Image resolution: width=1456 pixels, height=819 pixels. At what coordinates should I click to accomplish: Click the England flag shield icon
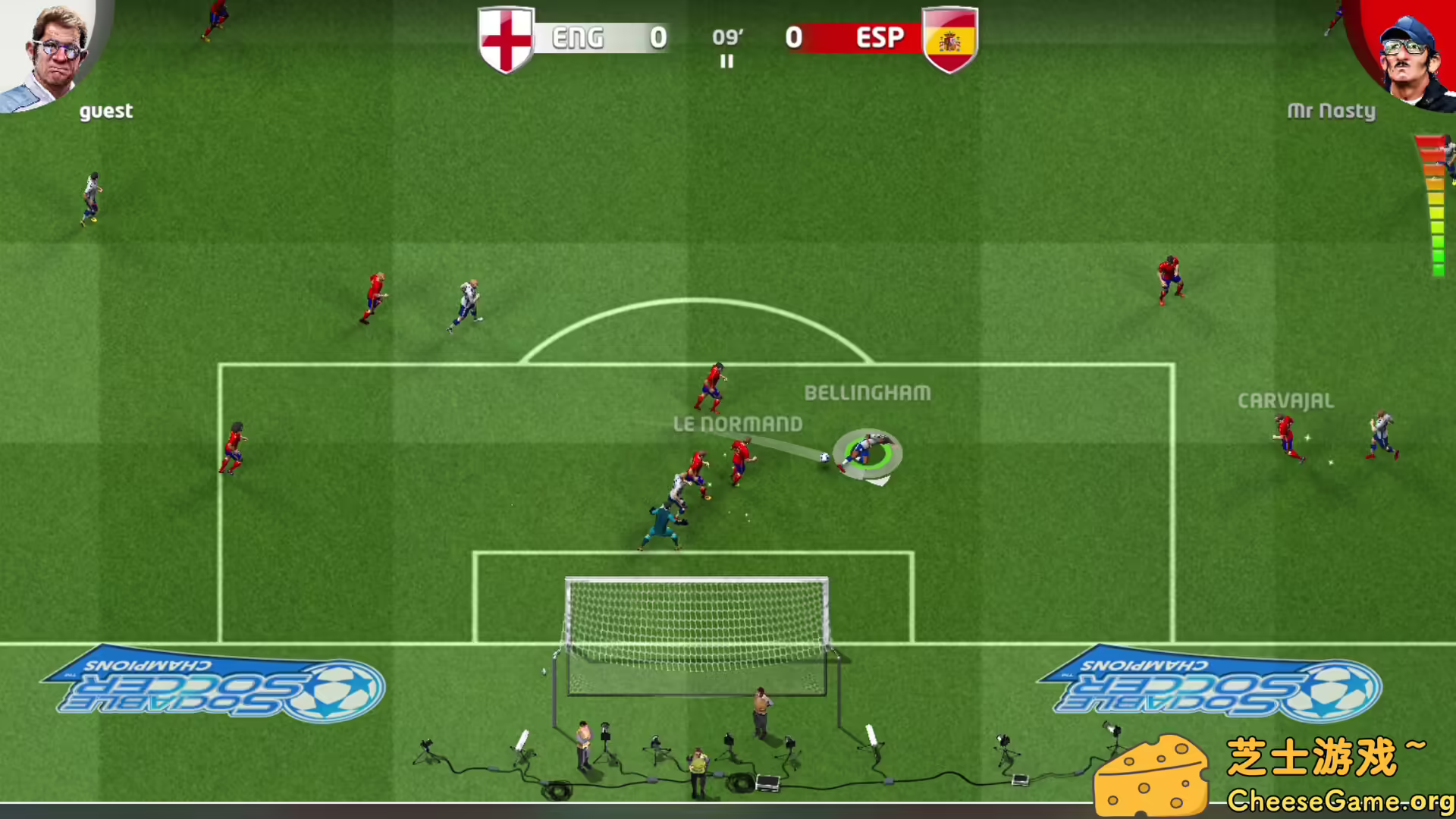coord(506,38)
